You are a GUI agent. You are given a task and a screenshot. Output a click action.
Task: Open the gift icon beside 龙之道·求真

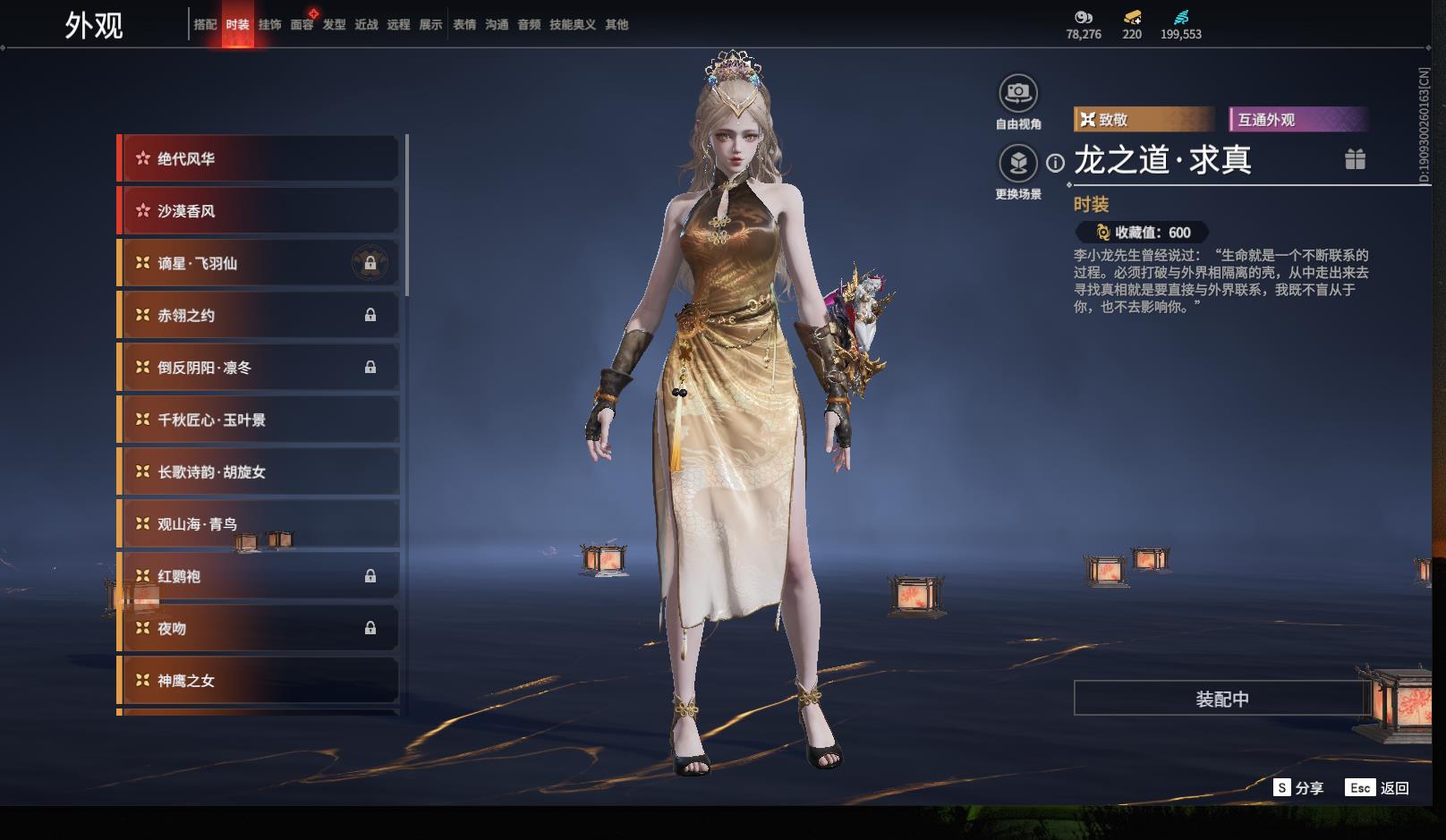tap(1355, 159)
